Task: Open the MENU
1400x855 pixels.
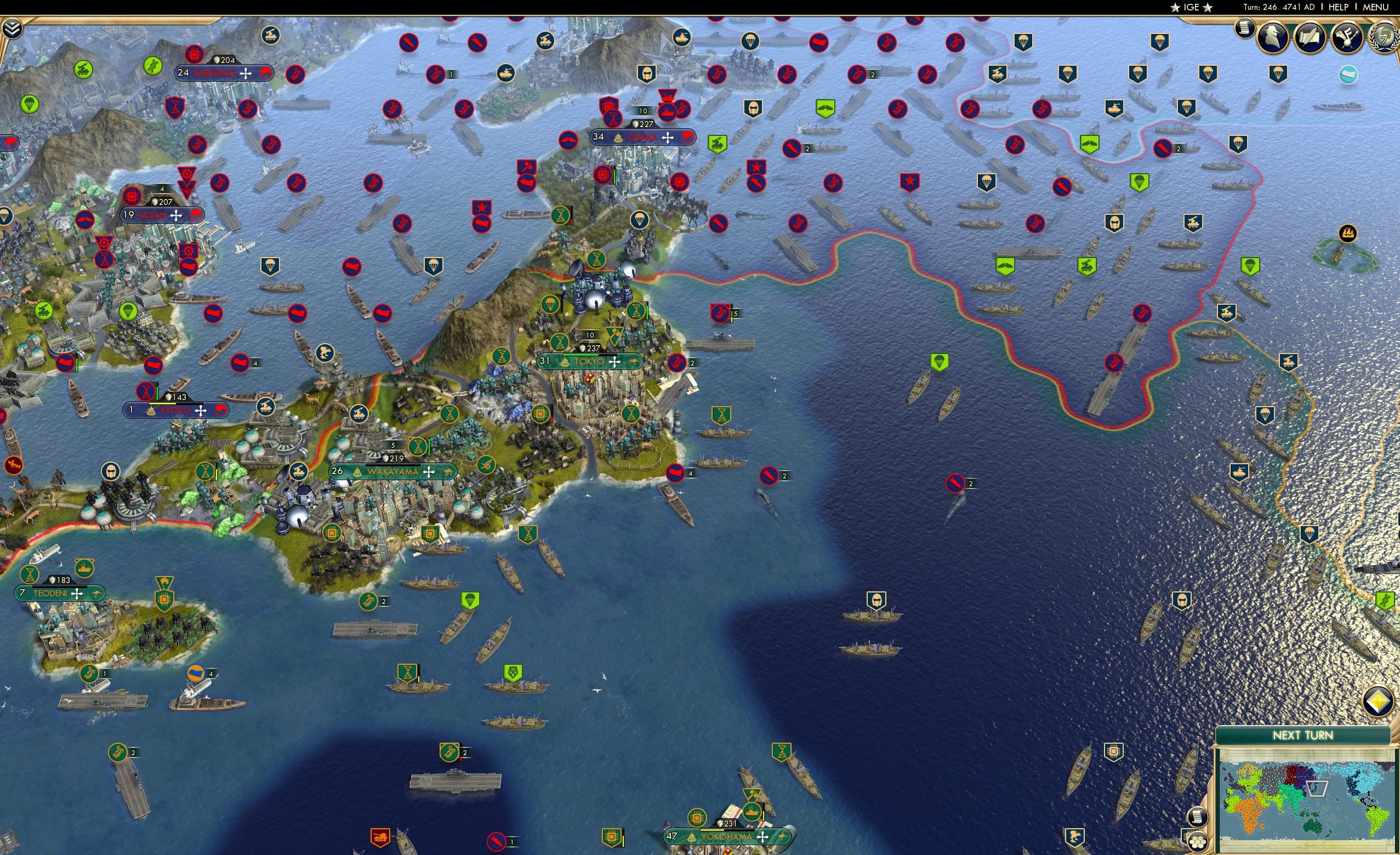Action: (x=1374, y=7)
